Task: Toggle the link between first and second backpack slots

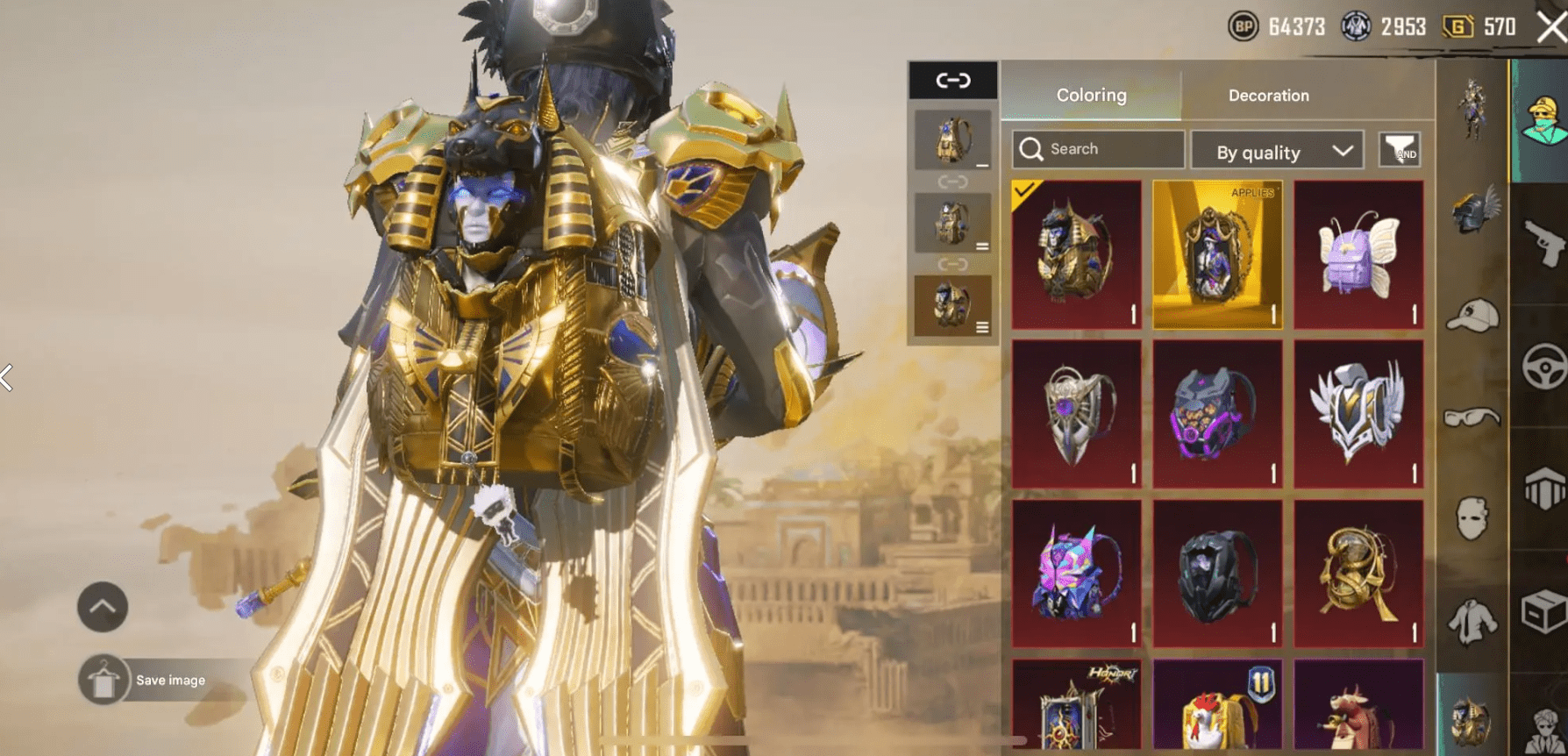Action: point(953,182)
